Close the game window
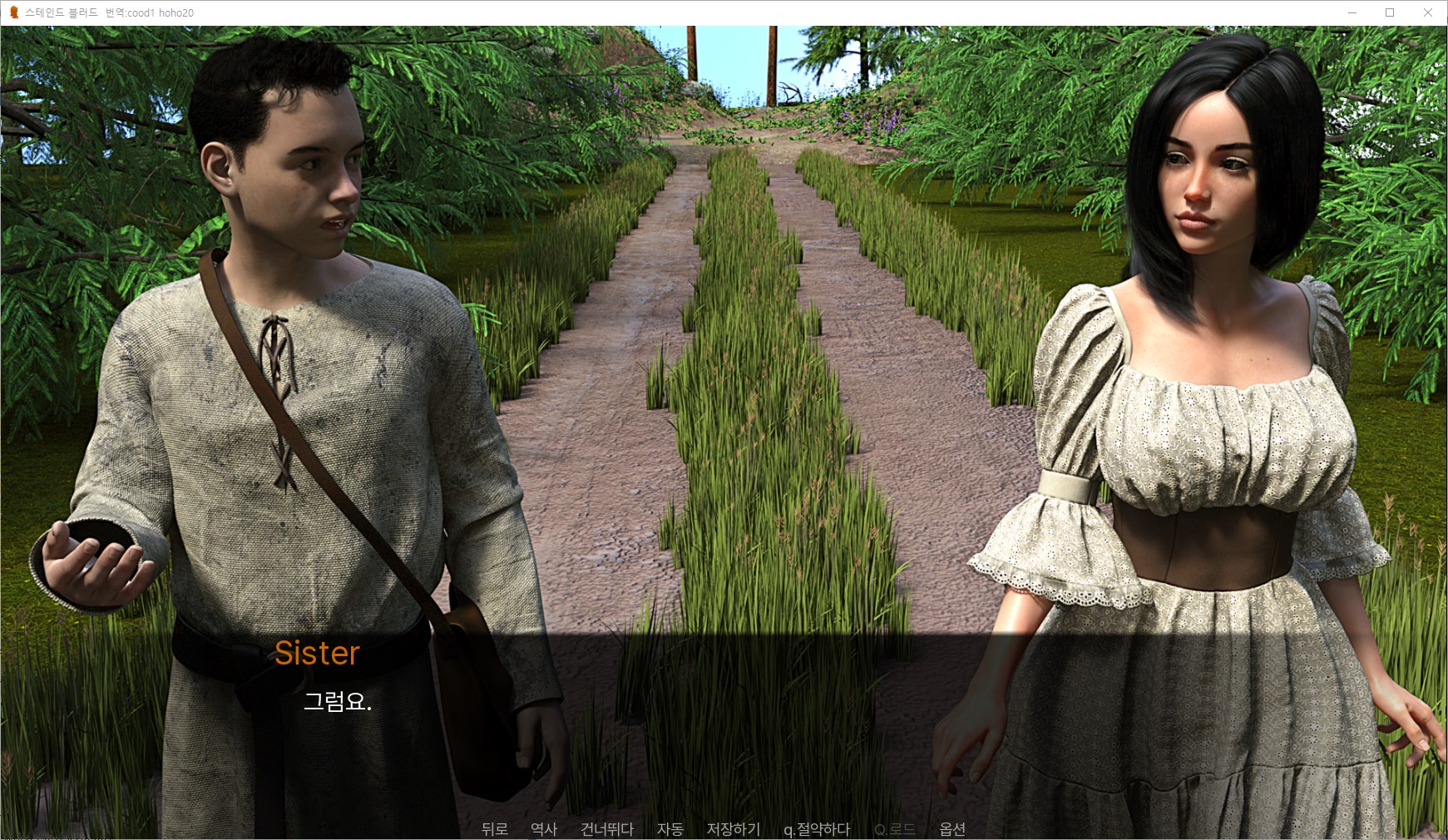1448x840 pixels. (1428, 12)
